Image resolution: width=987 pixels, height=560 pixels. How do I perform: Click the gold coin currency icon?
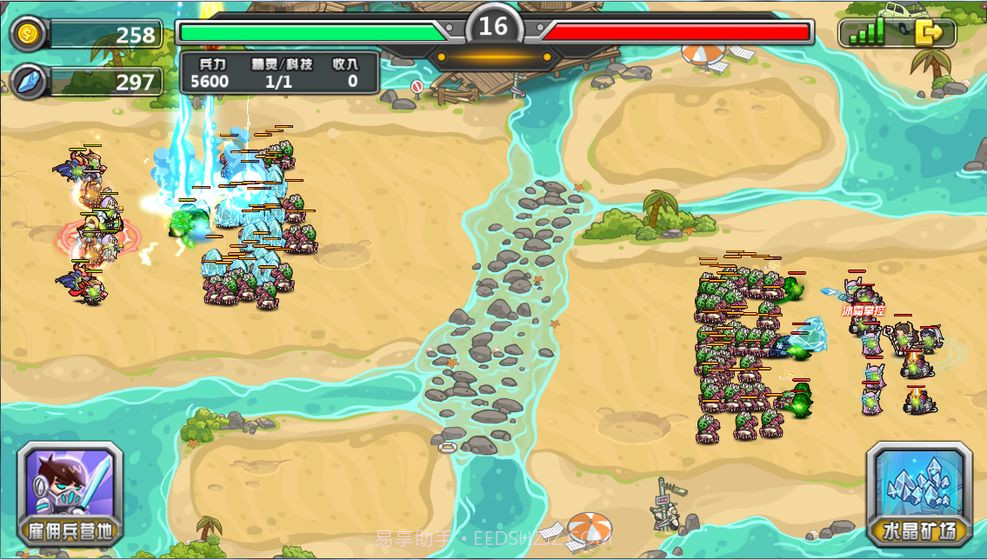pos(28,33)
